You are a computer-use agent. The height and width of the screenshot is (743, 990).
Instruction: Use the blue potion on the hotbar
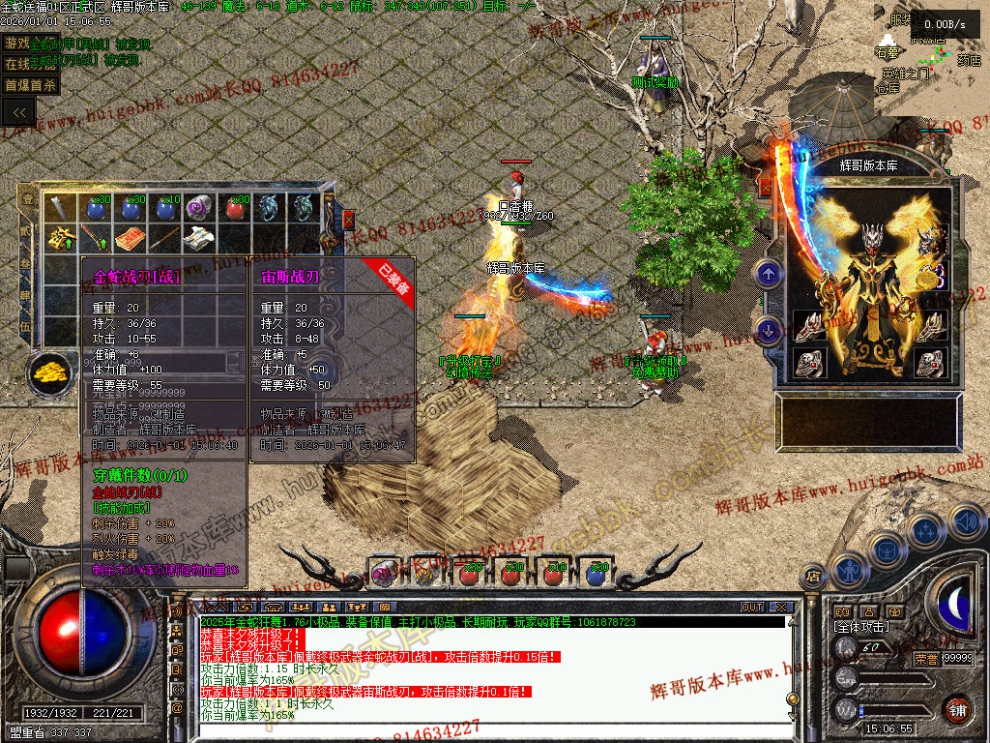coord(597,574)
